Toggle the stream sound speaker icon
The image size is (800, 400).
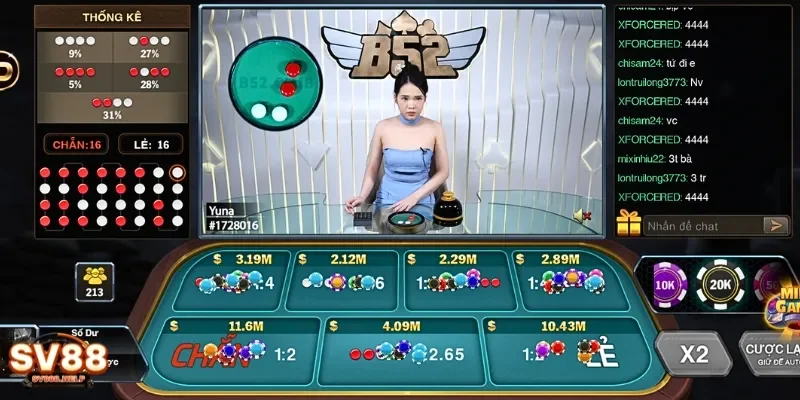(580, 215)
